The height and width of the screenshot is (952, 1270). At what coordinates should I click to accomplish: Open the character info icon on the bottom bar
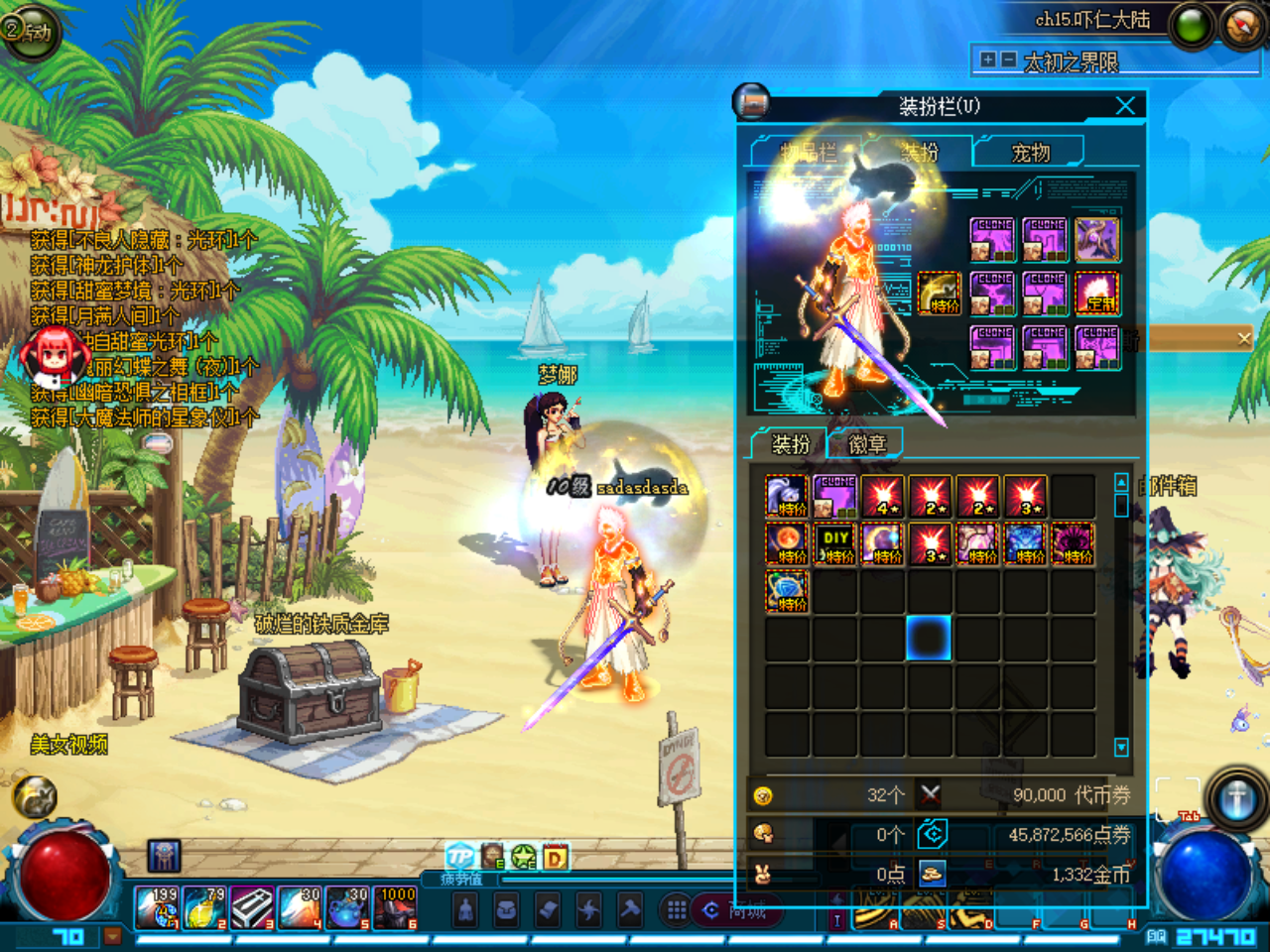pyautogui.click(x=465, y=909)
